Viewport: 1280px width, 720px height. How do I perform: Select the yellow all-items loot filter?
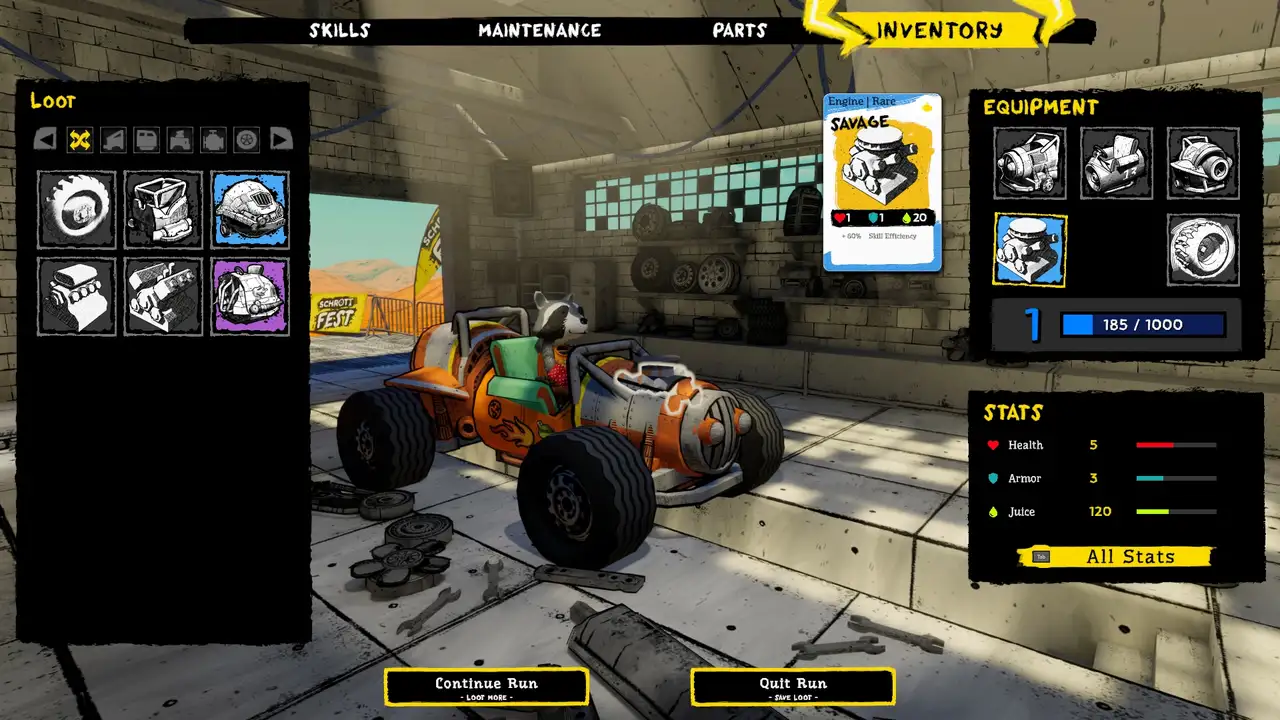[80, 140]
